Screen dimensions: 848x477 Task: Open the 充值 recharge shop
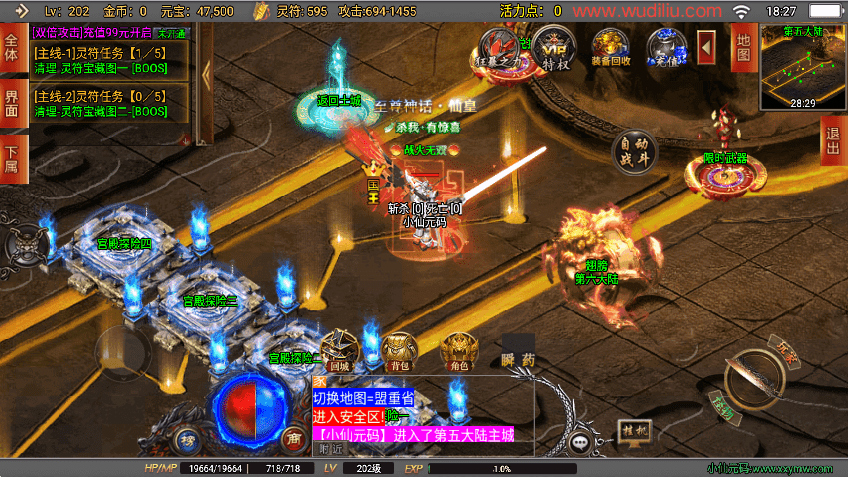click(x=666, y=46)
